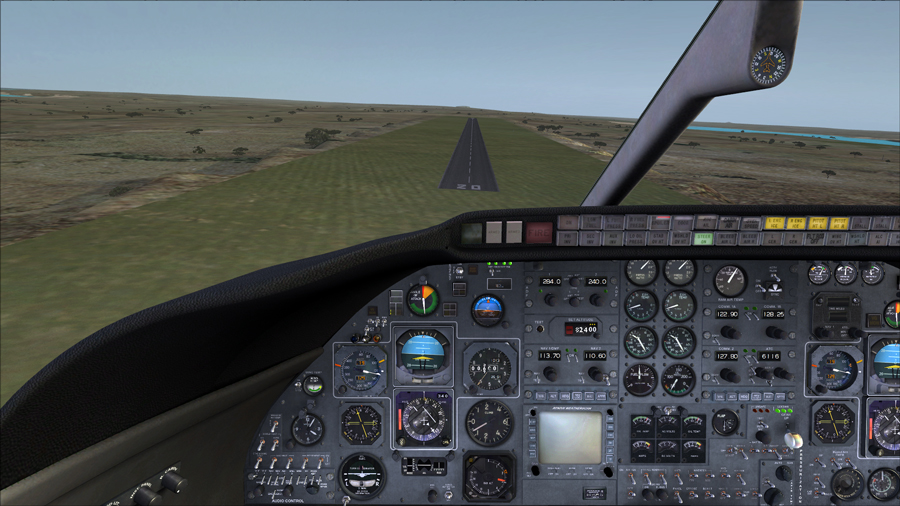The width and height of the screenshot is (900, 506).
Task: Select the small standby attitude gyro
Action: coord(488,310)
